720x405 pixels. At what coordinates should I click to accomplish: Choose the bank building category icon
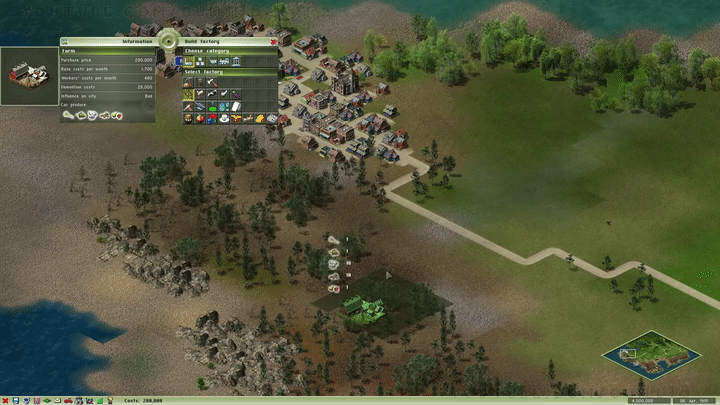[x=236, y=61]
